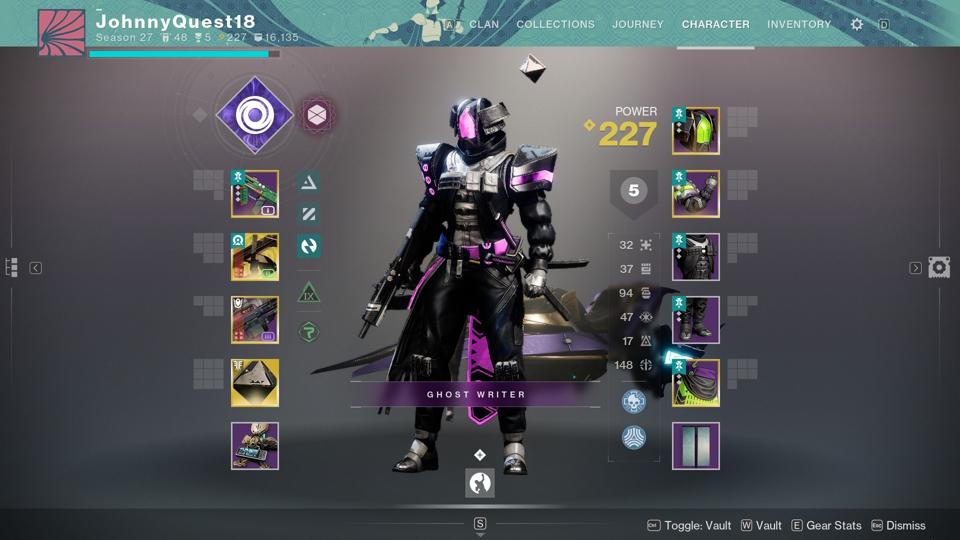Open the Ghost shell slot
This screenshot has width=960, height=540.
(255, 383)
